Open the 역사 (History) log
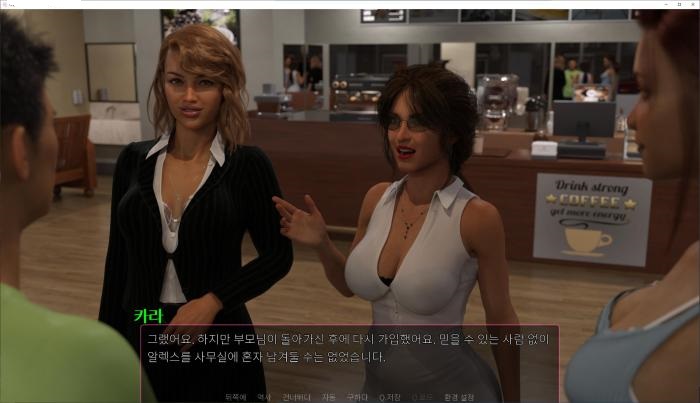The image size is (700, 403). pyautogui.click(x=264, y=397)
